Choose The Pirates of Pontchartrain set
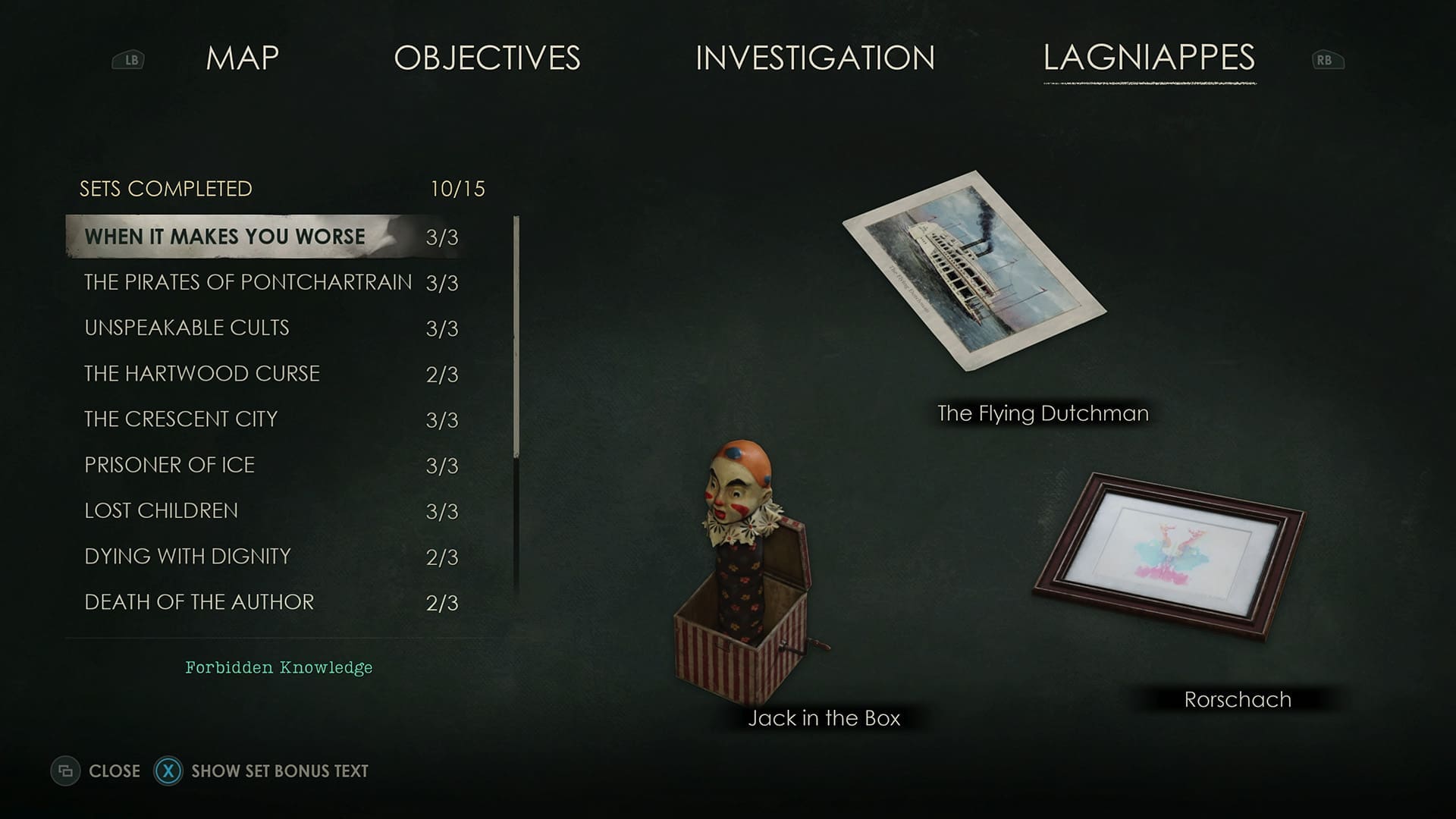The image size is (1456, 819). pos(248,282)
